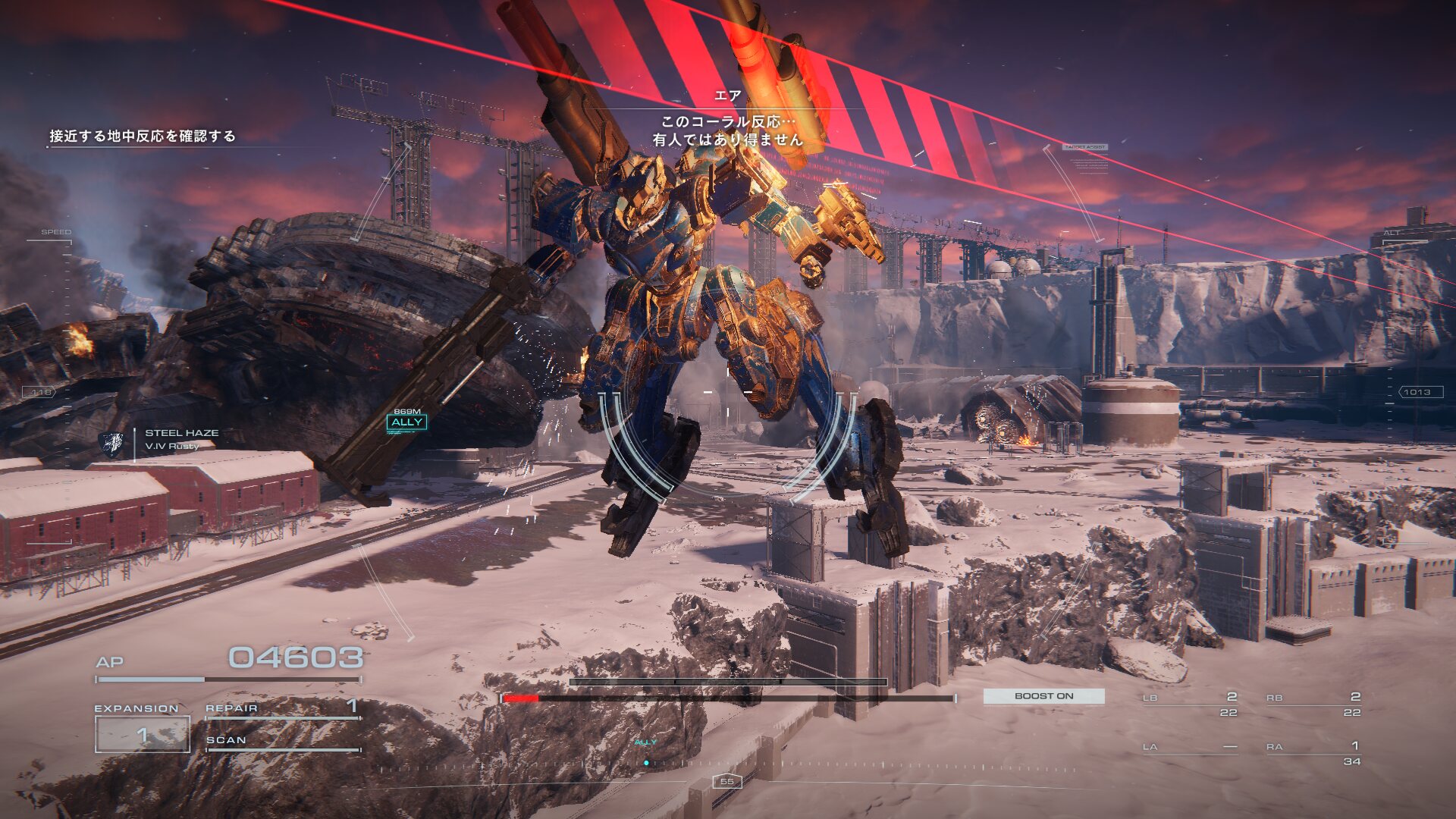Select the Steel Haze ally emblem
Image resolution: width=1456 pixels, height=819 pixels.
[x=112, y=444]
